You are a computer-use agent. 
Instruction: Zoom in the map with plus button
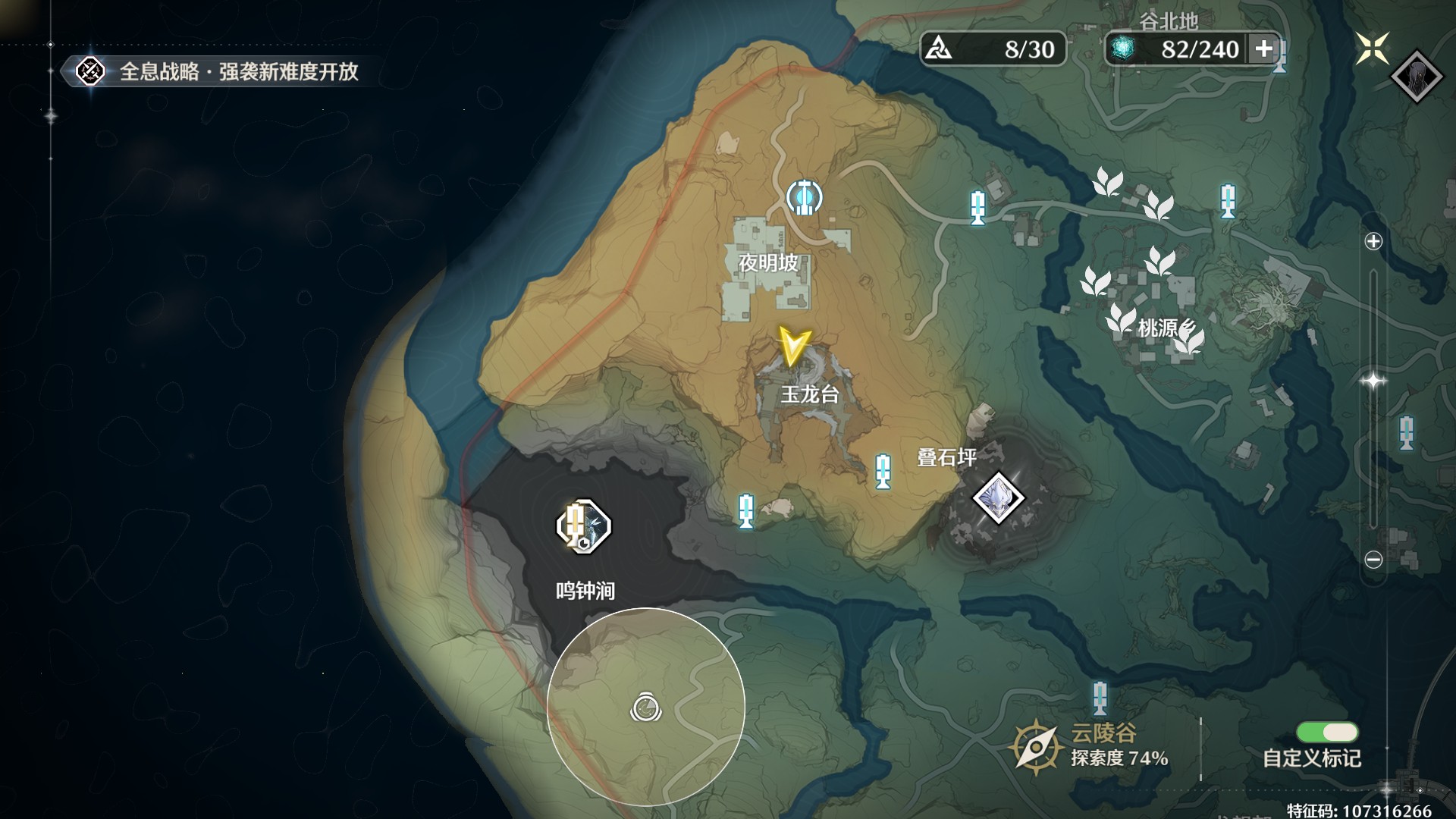pyautogui.click(x=1373, y=242)
